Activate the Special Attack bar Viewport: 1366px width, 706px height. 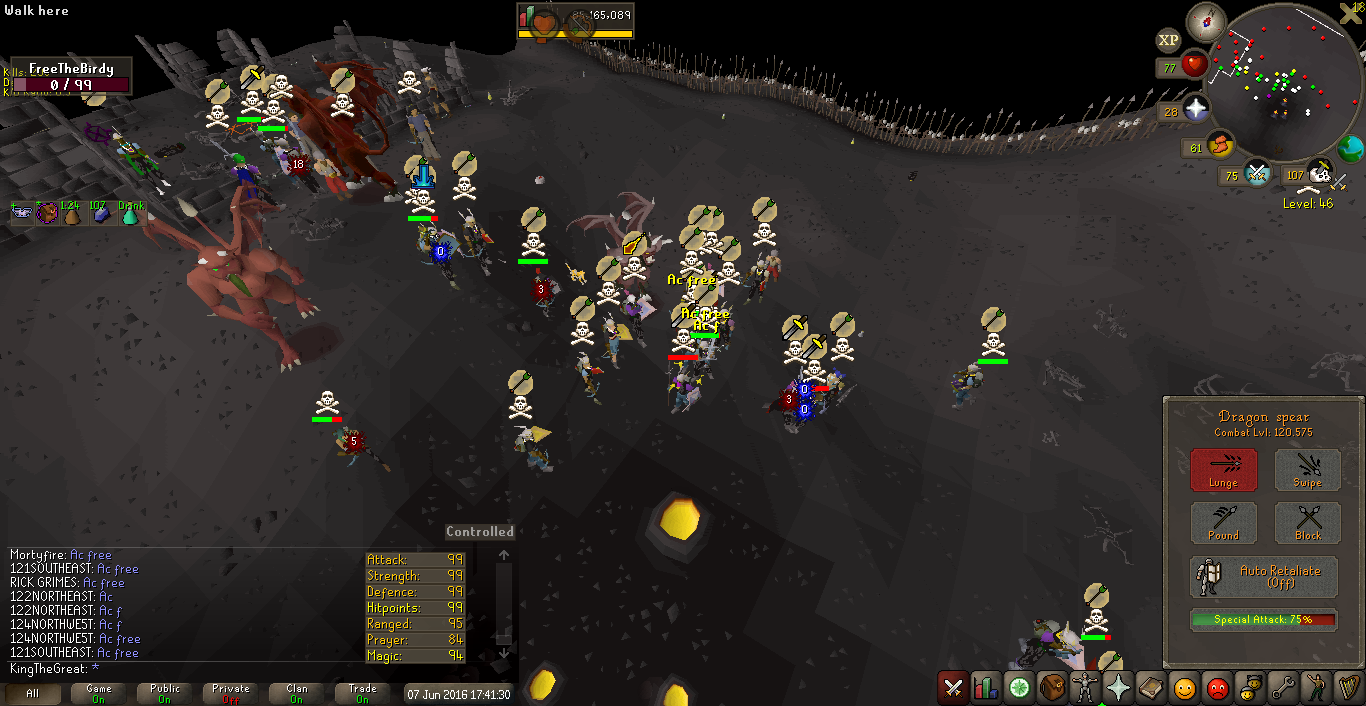coord(1264,620)
